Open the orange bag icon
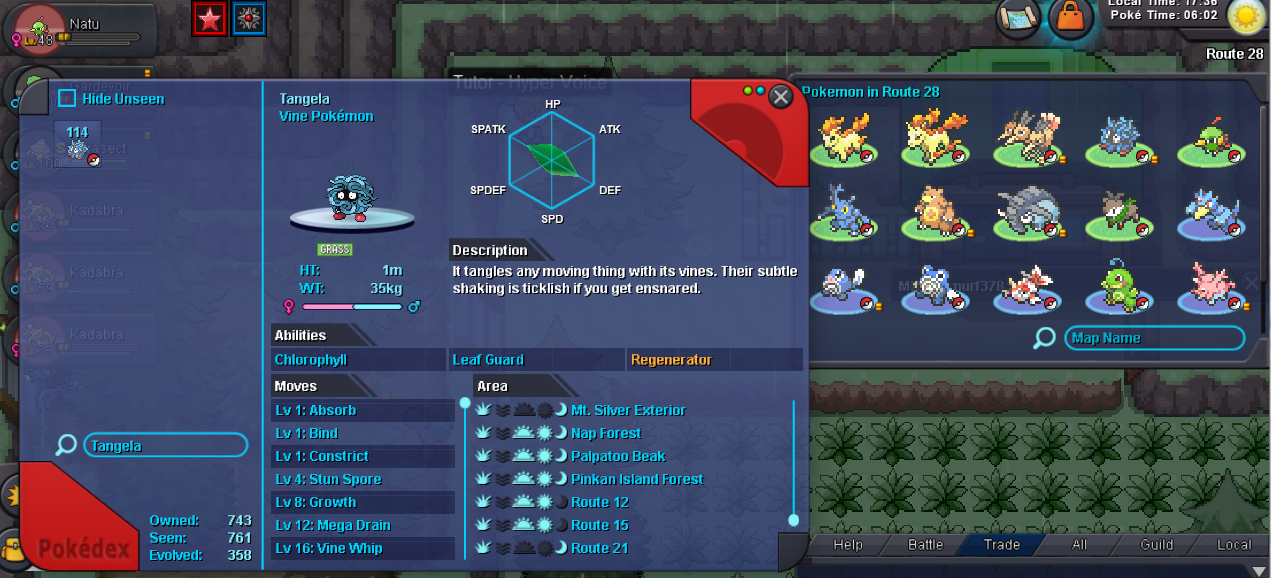The height and width of the screenshot is (578, 1271). [1071, 17]
